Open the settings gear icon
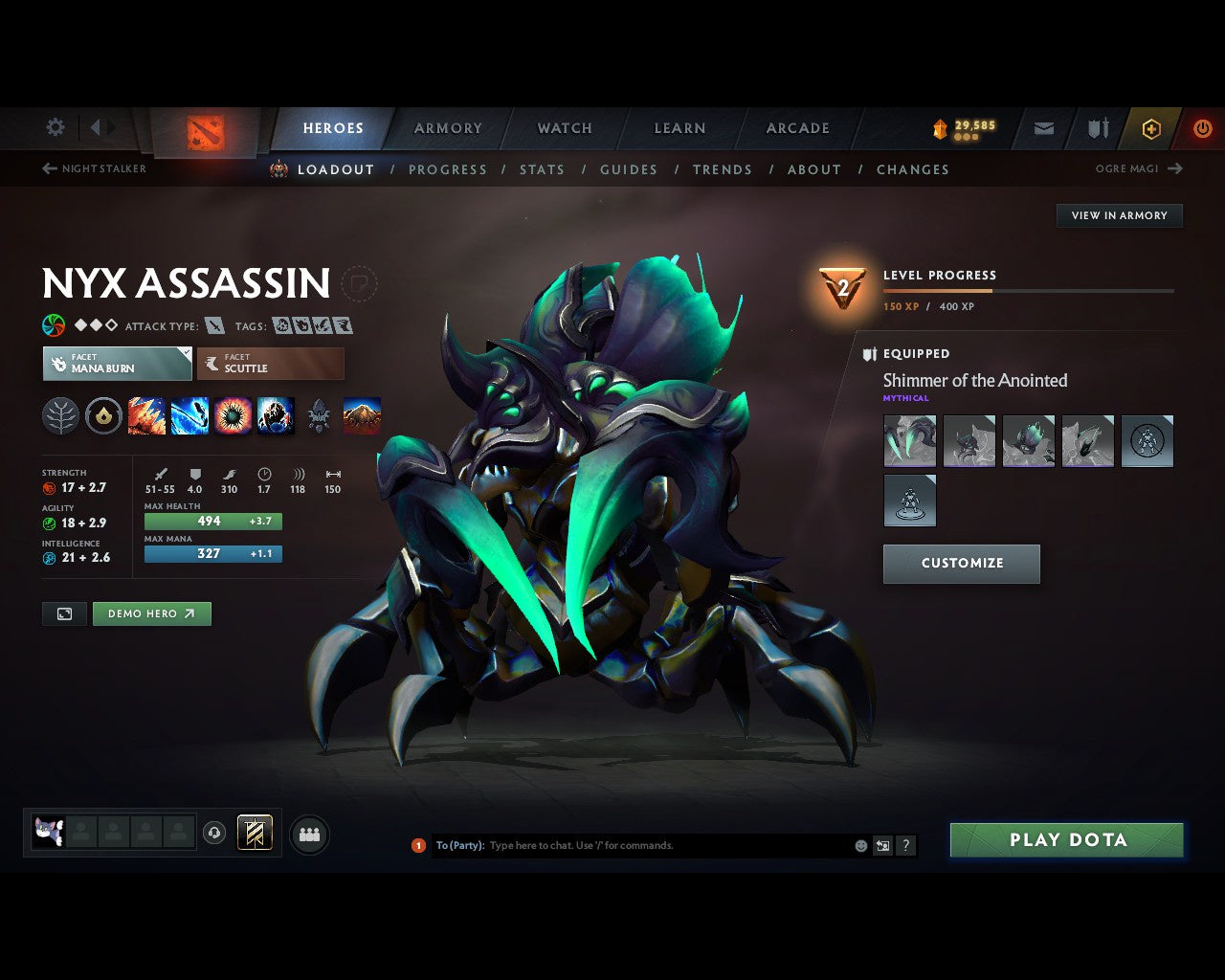This screenshot has height=980, width=1225. point(55,127)
